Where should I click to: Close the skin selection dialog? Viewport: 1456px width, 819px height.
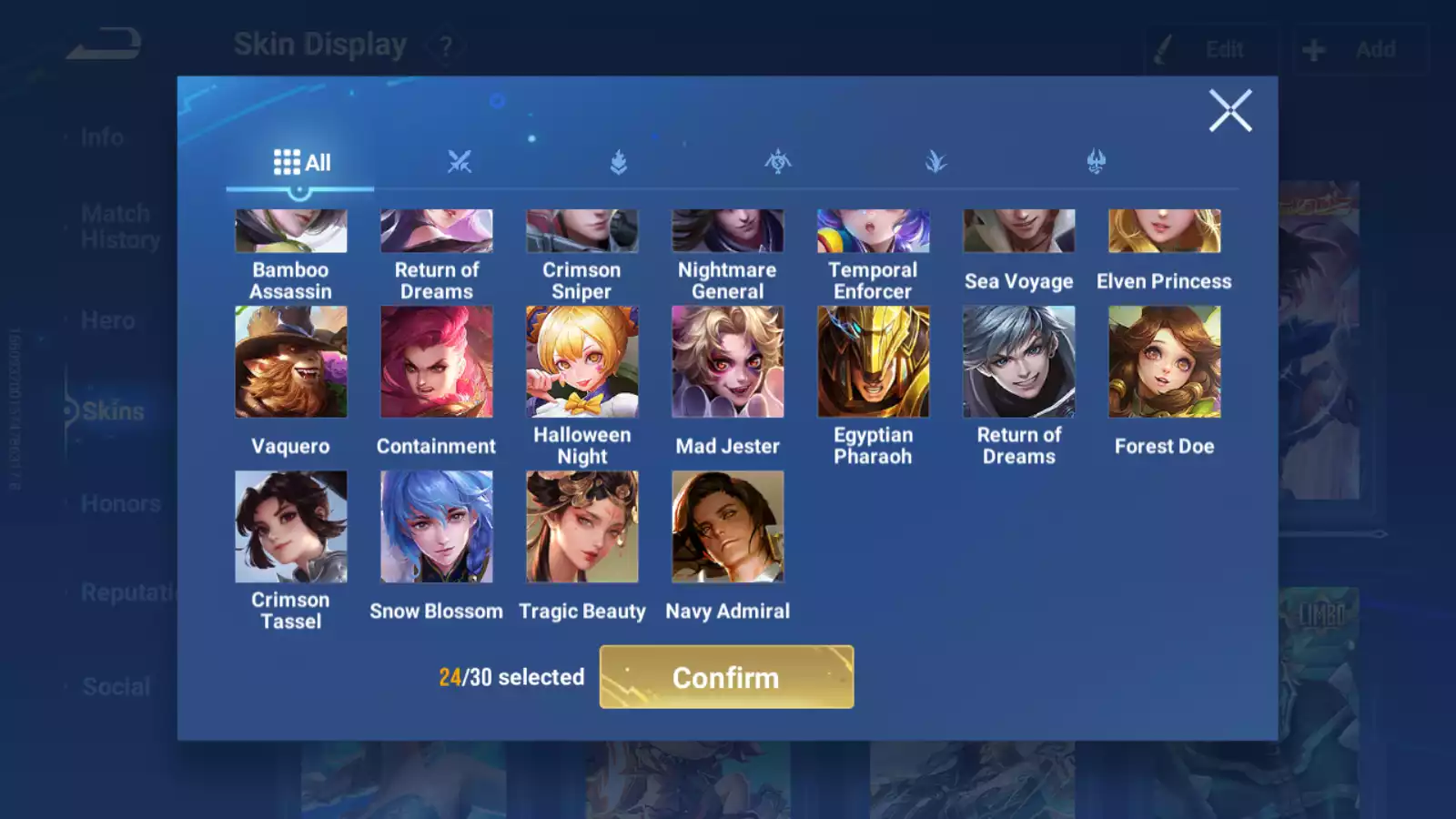point(1230,111)
